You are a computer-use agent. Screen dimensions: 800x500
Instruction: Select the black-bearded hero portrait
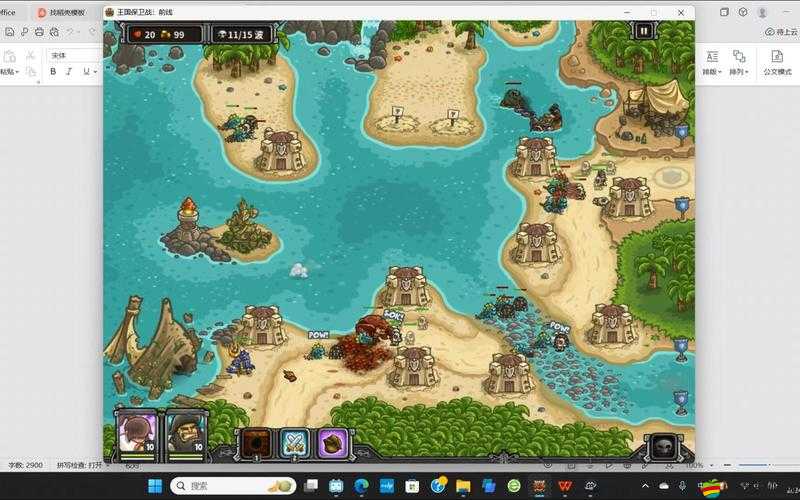(x=185, y=431)
